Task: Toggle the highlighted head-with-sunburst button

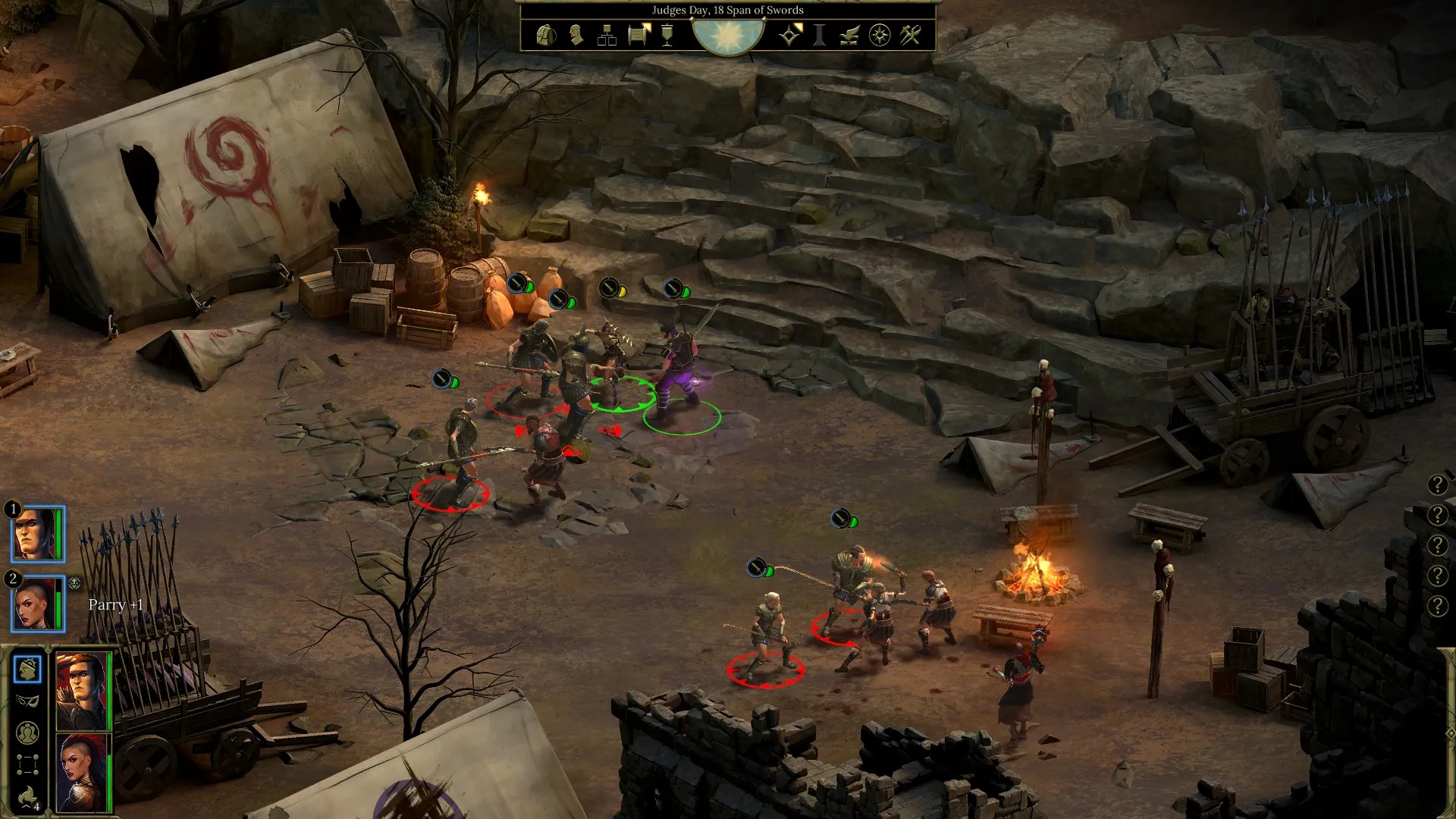Action: pyautogui.click(x=27, y=669)
